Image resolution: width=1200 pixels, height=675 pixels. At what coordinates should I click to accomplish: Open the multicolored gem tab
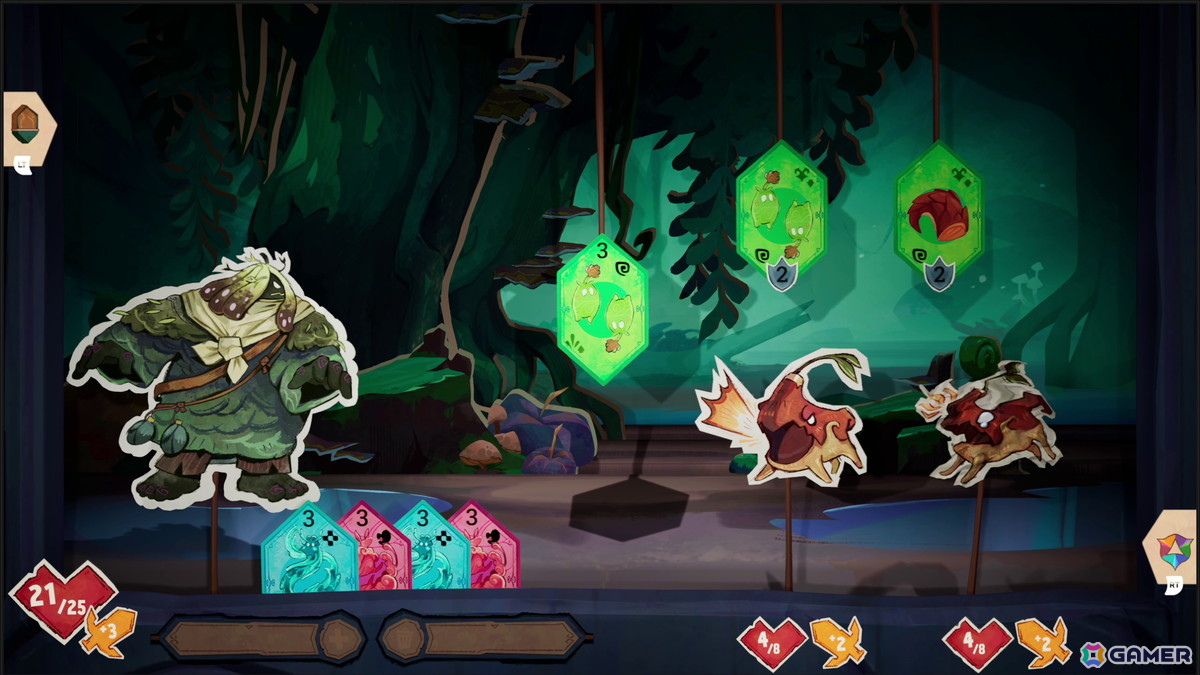pyautogui.click(x=1173, y=550)
